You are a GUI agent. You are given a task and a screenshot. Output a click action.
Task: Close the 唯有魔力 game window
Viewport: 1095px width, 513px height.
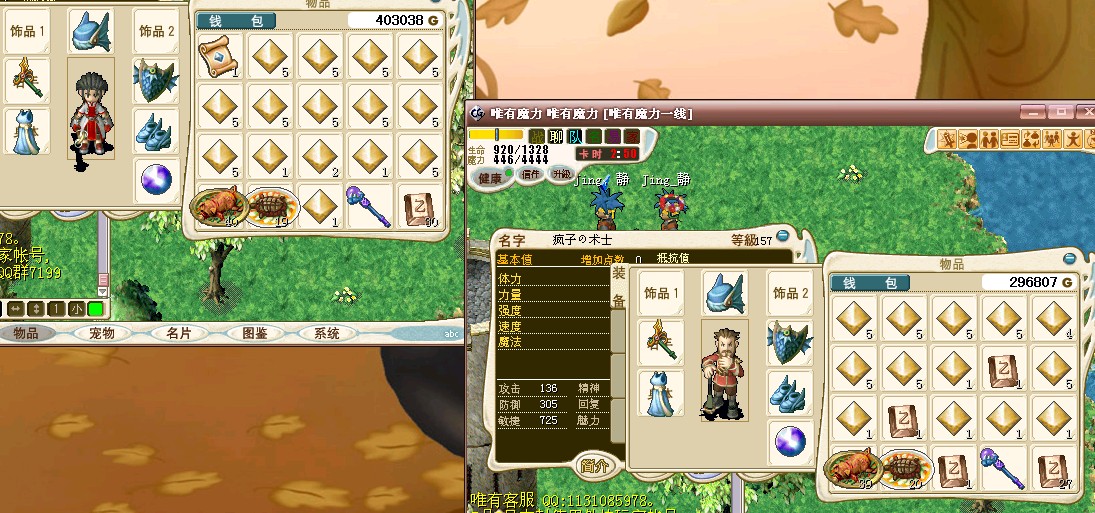coord(1085,113)
